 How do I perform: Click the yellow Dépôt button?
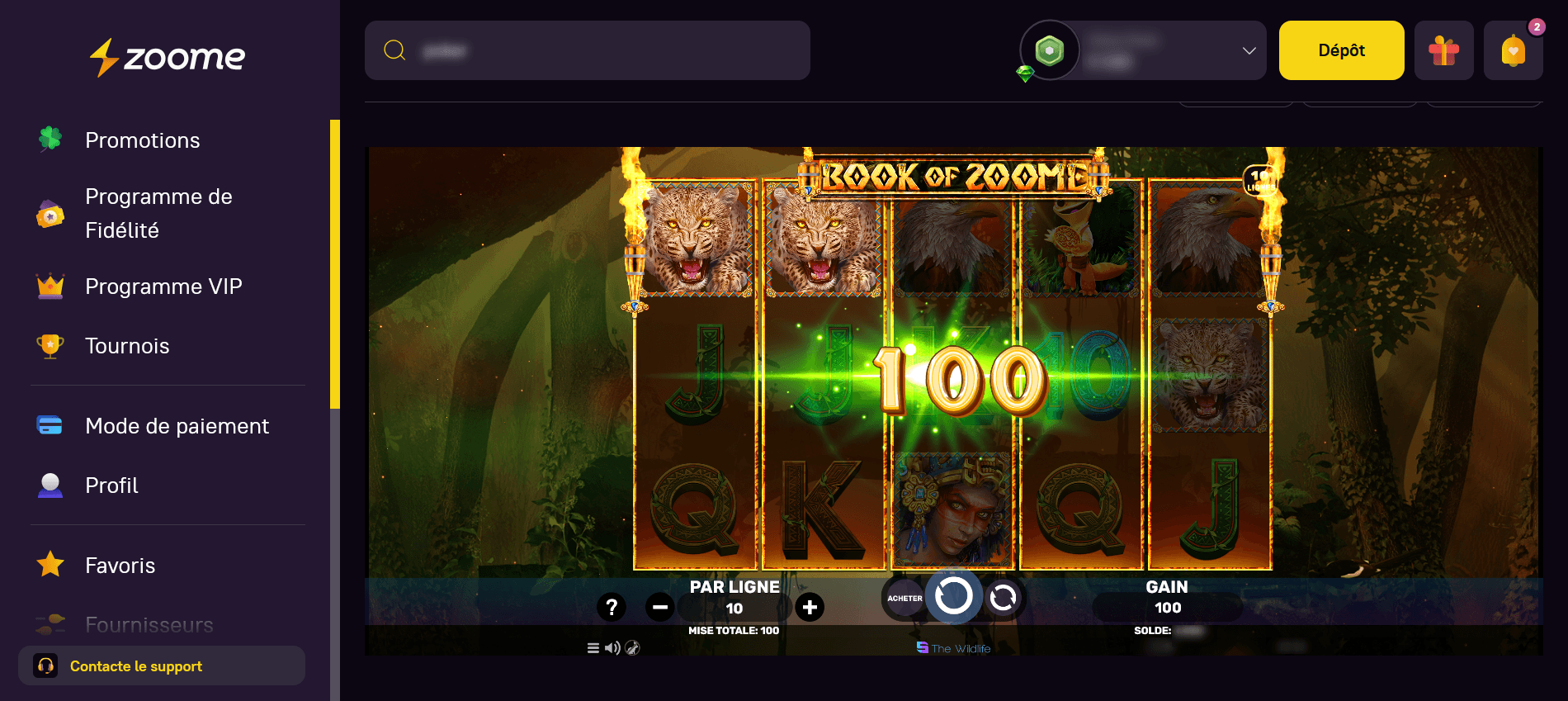pos(1341,50)
